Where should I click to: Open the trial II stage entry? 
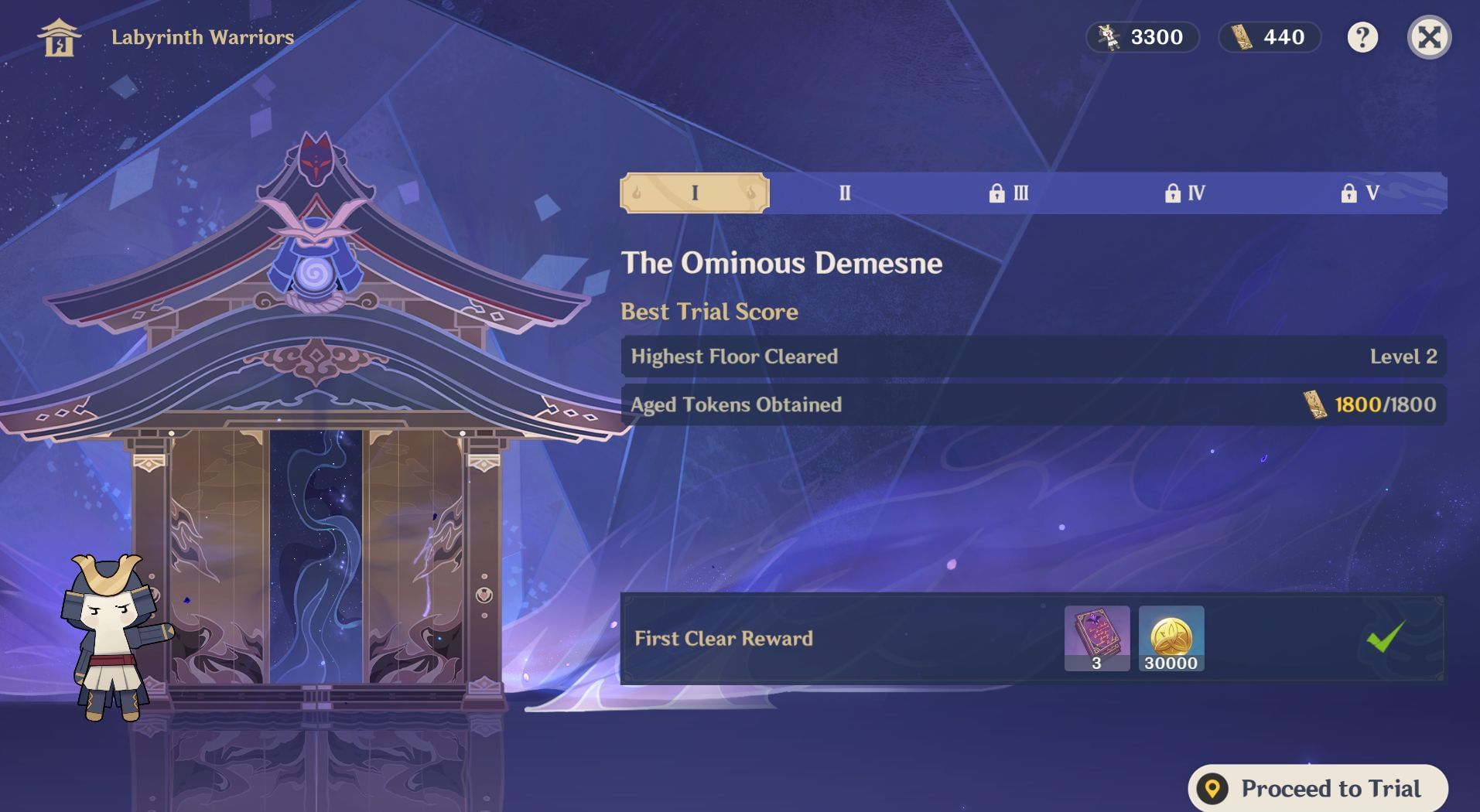pos(844,193)
